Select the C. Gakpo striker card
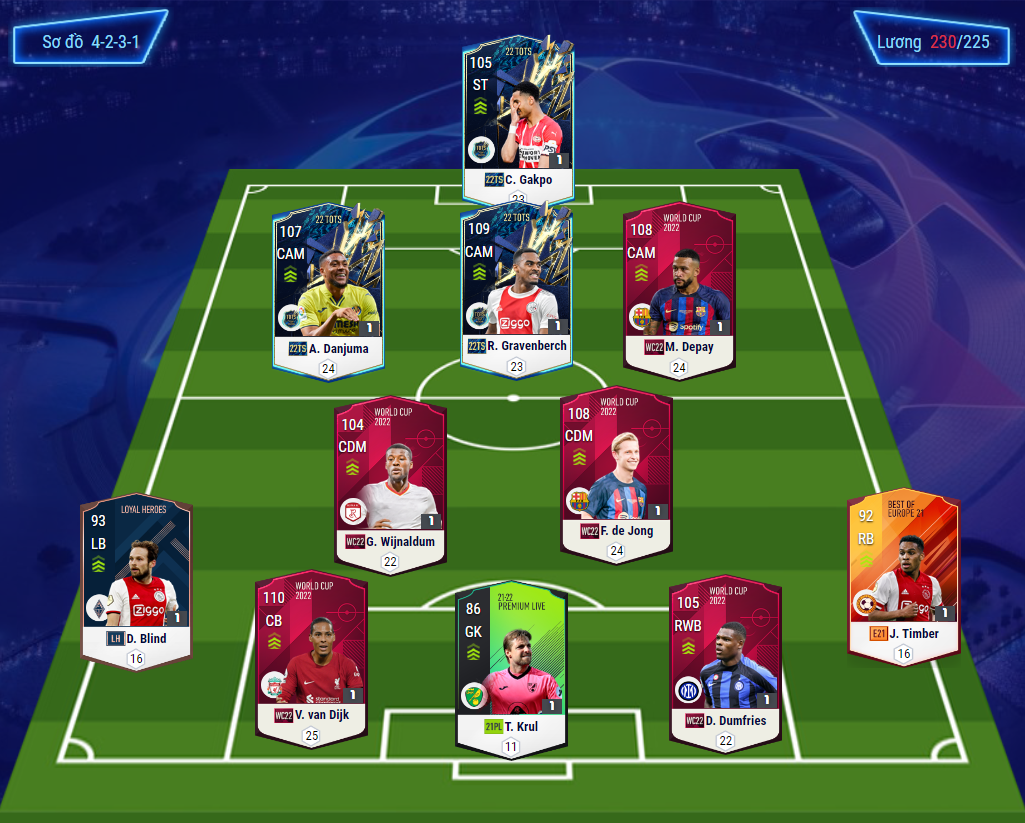Screen dimensions: 1025x823 point(518,115)
